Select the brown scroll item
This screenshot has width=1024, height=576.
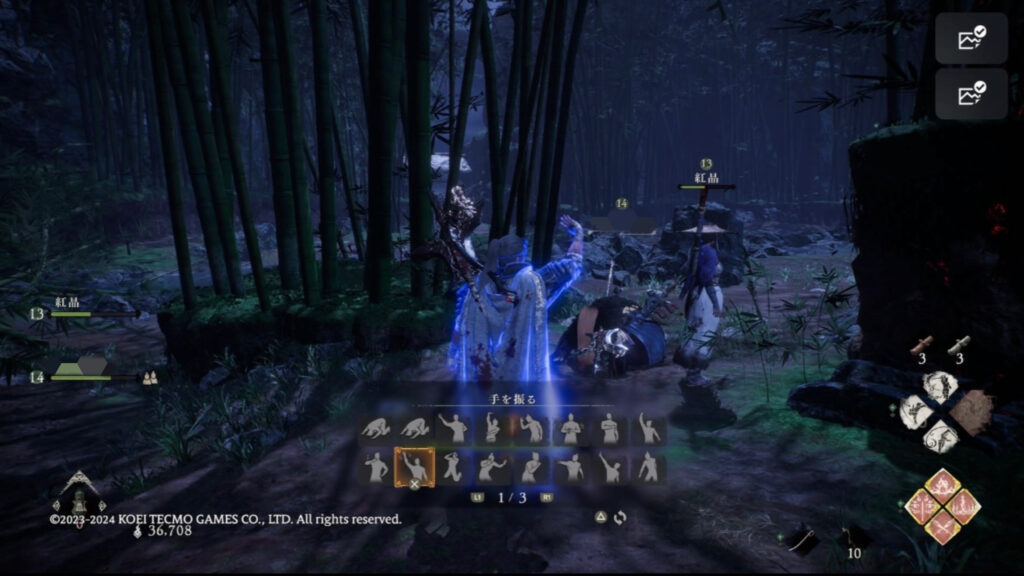(x=924, y=345)
